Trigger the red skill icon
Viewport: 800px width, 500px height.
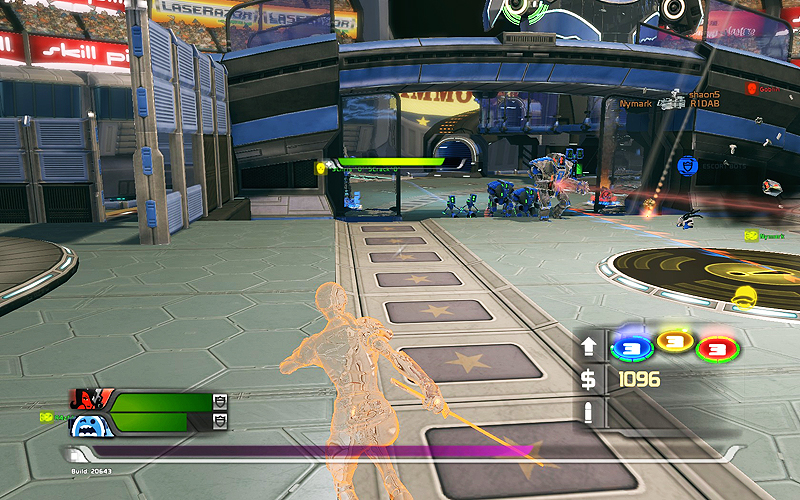pyautogui.click(x=716, y=347)
